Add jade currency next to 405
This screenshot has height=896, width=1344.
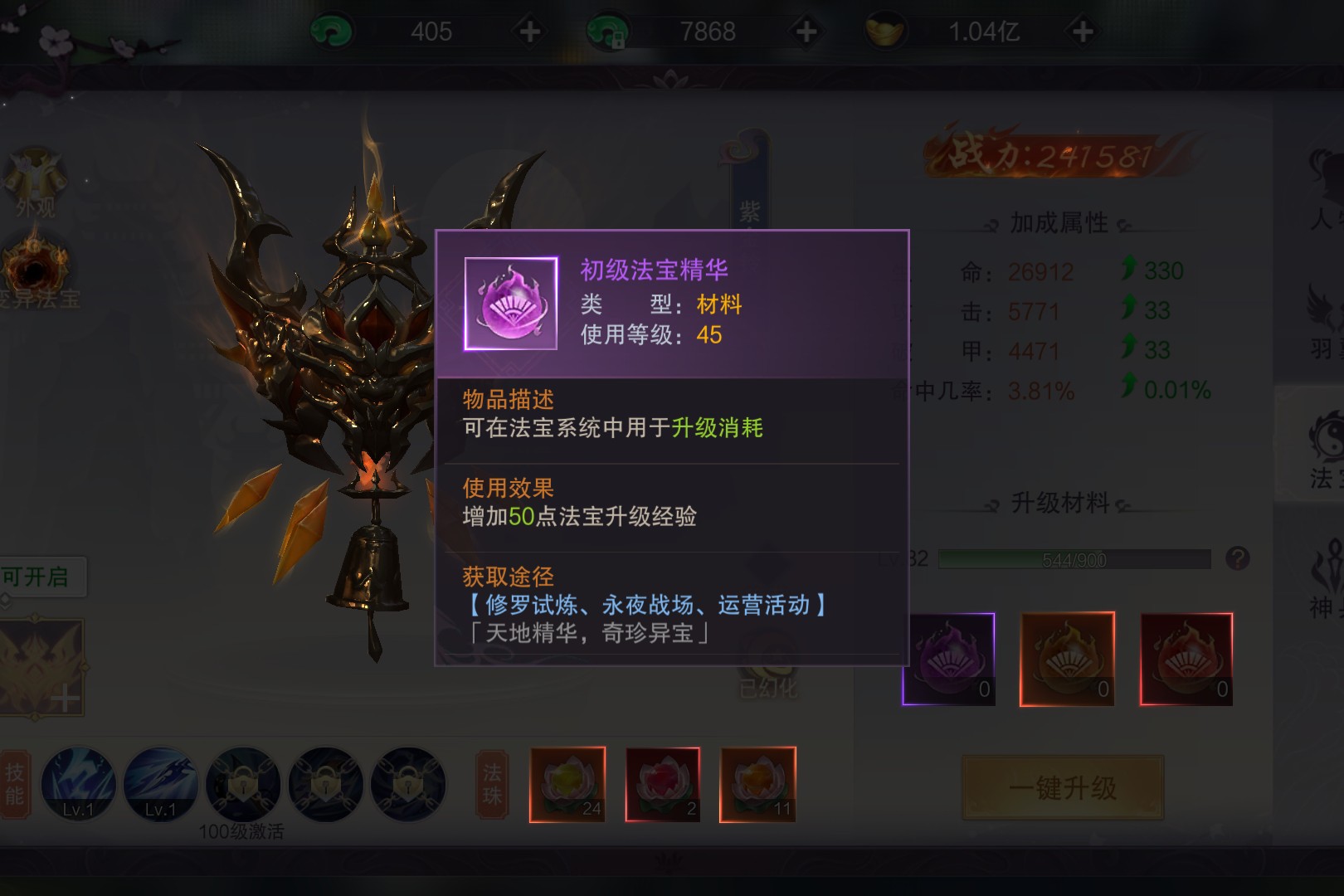tap(529, 32)
